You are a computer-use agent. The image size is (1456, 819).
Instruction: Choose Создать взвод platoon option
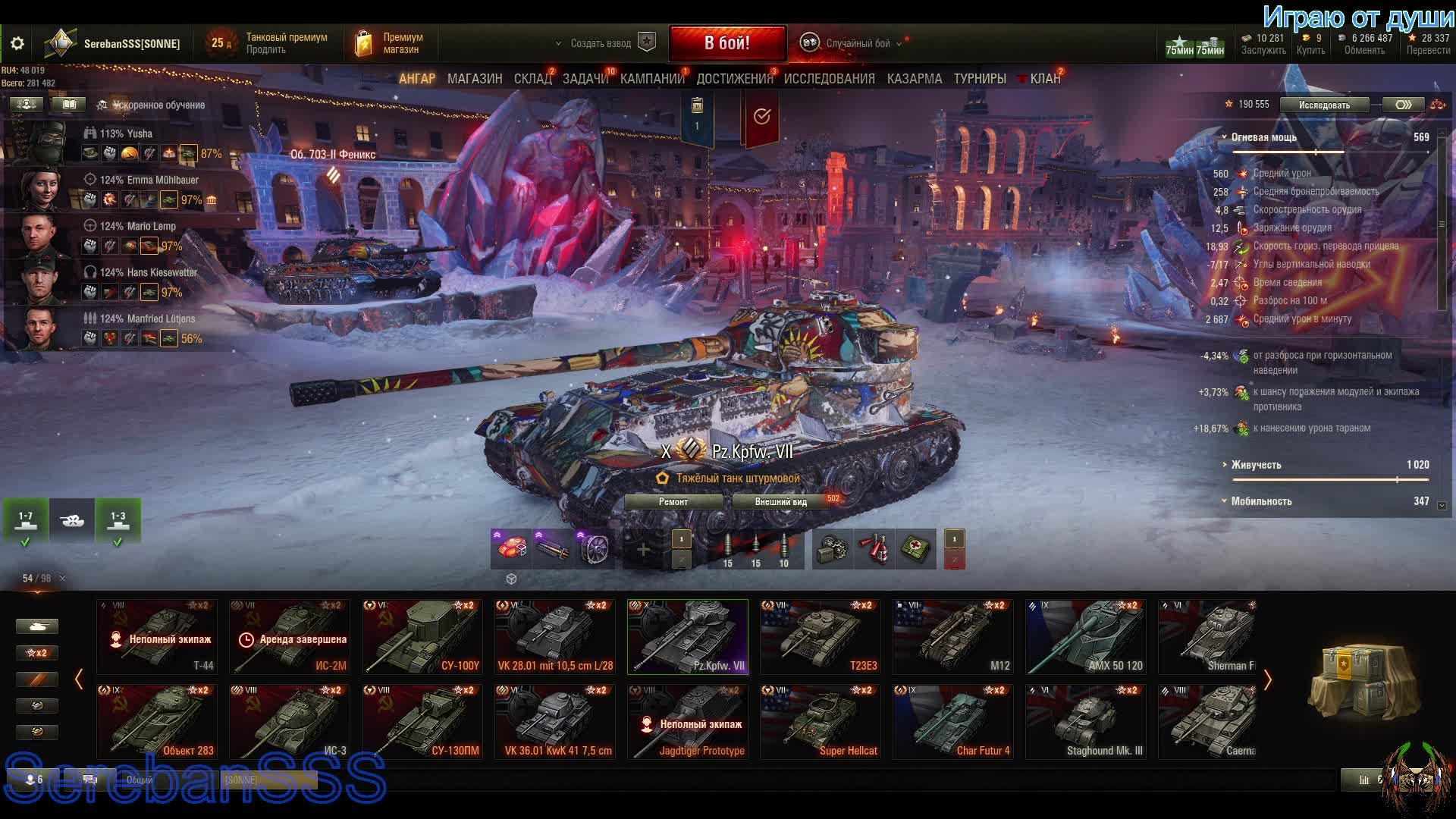[x=601, y=44]
